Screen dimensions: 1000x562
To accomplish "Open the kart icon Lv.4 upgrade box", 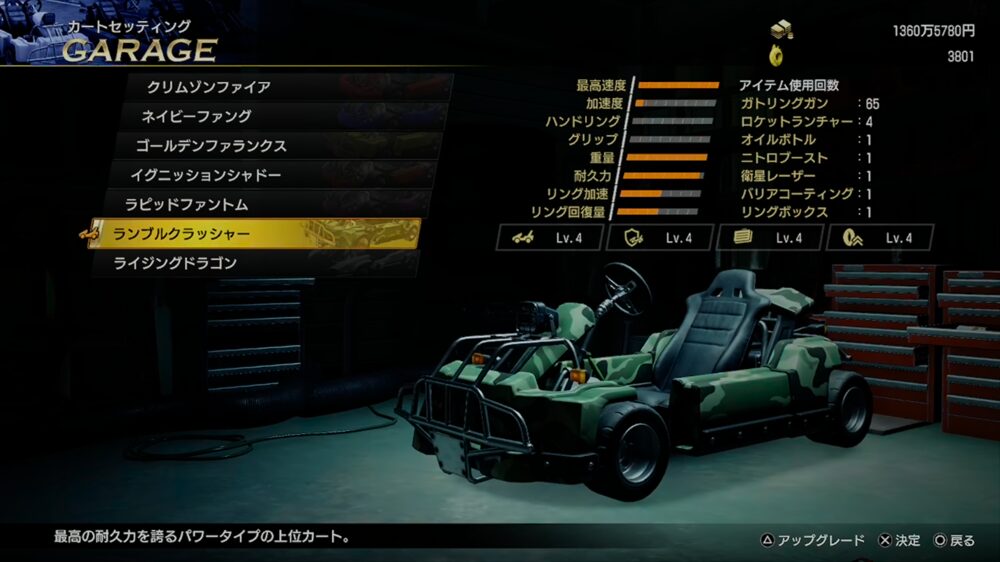I will click(550, 238).
